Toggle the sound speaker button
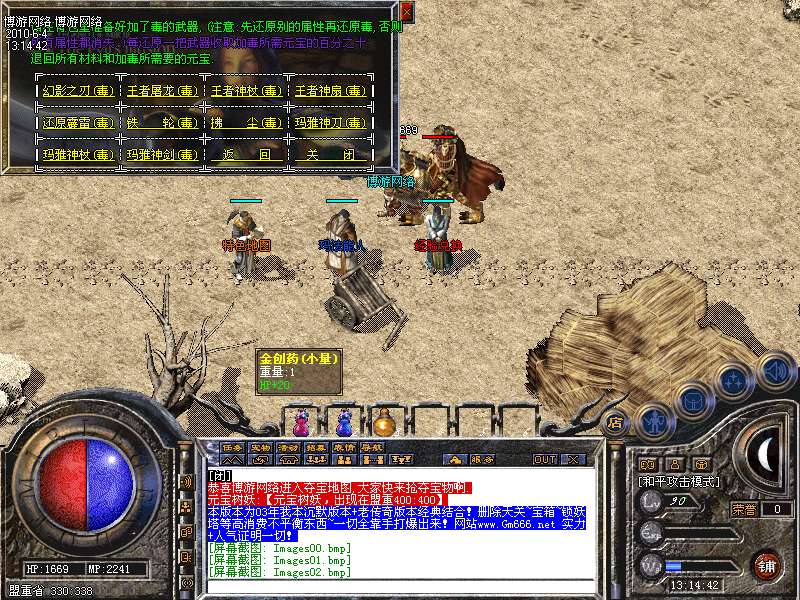The height and width of the screenshot is (600, 800). pyautogui.click(x=774, y=371)
